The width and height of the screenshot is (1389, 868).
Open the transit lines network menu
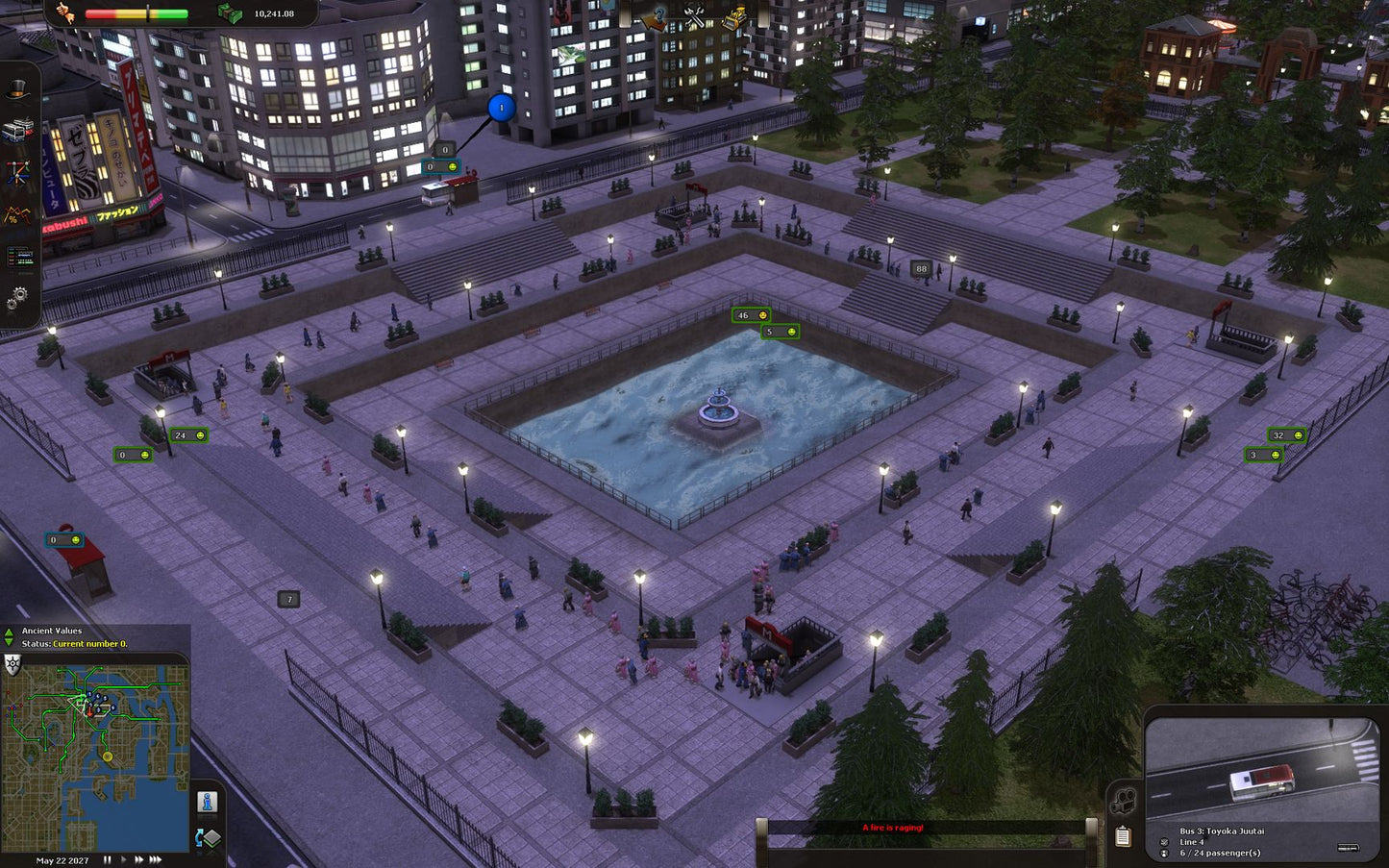18,173
